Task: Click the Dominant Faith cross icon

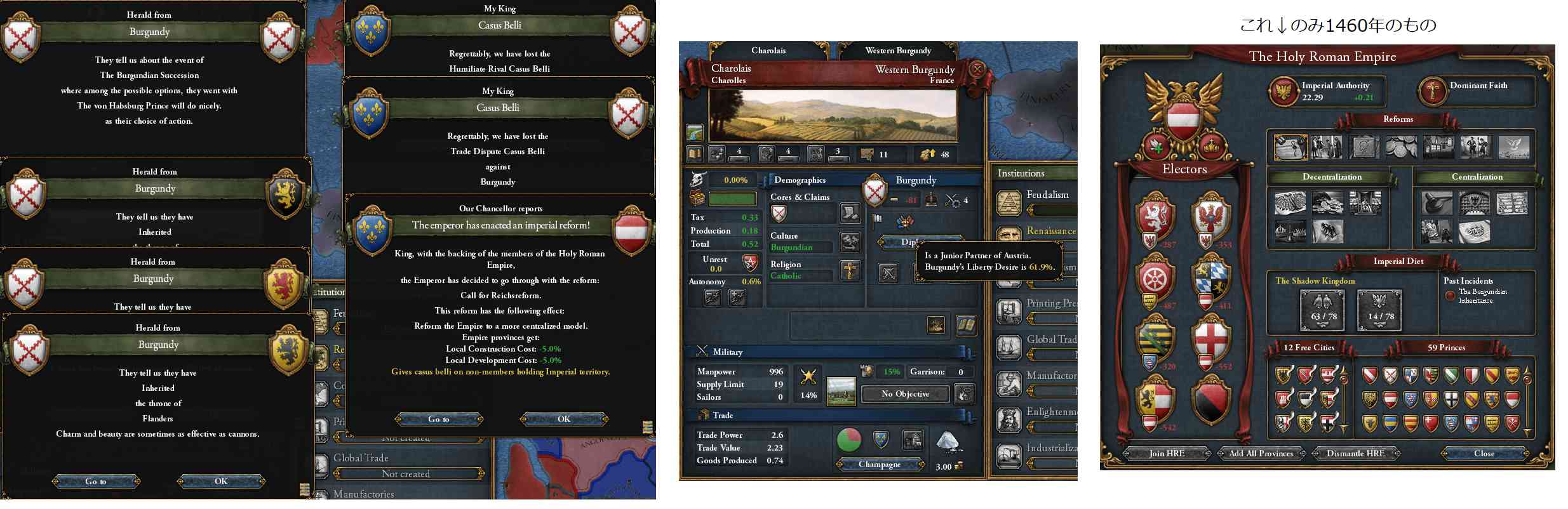Action: point(1433,91)
